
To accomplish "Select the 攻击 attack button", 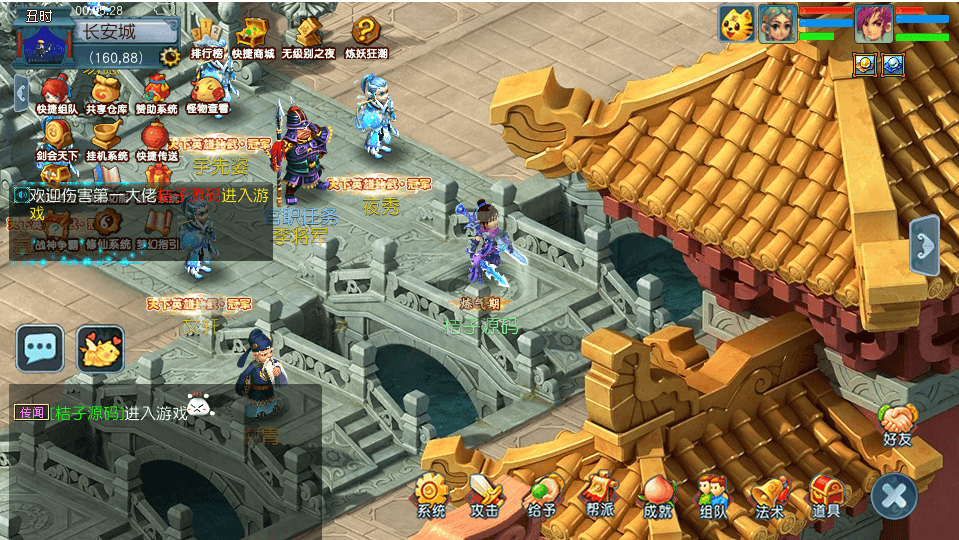I will (486, 495).
